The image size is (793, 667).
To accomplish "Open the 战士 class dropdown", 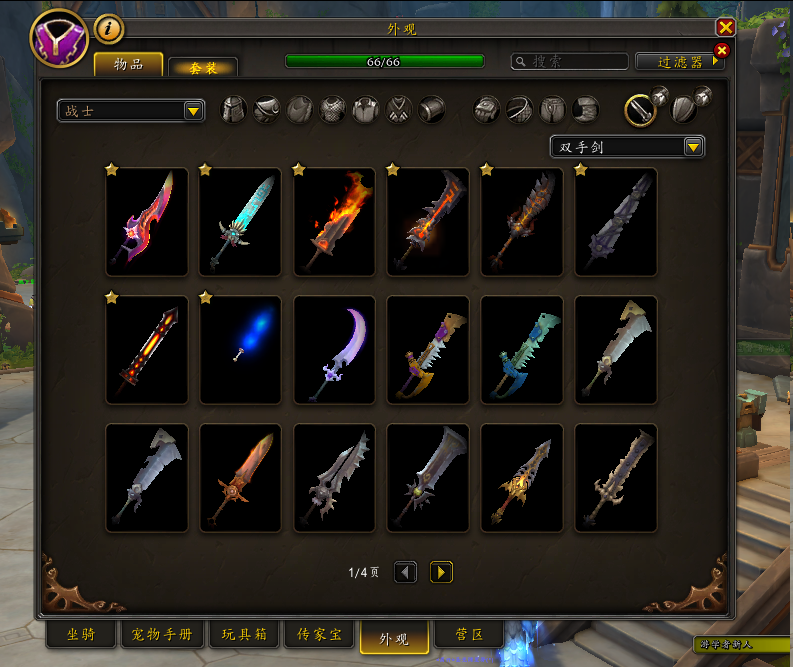I will click(131, 110).
